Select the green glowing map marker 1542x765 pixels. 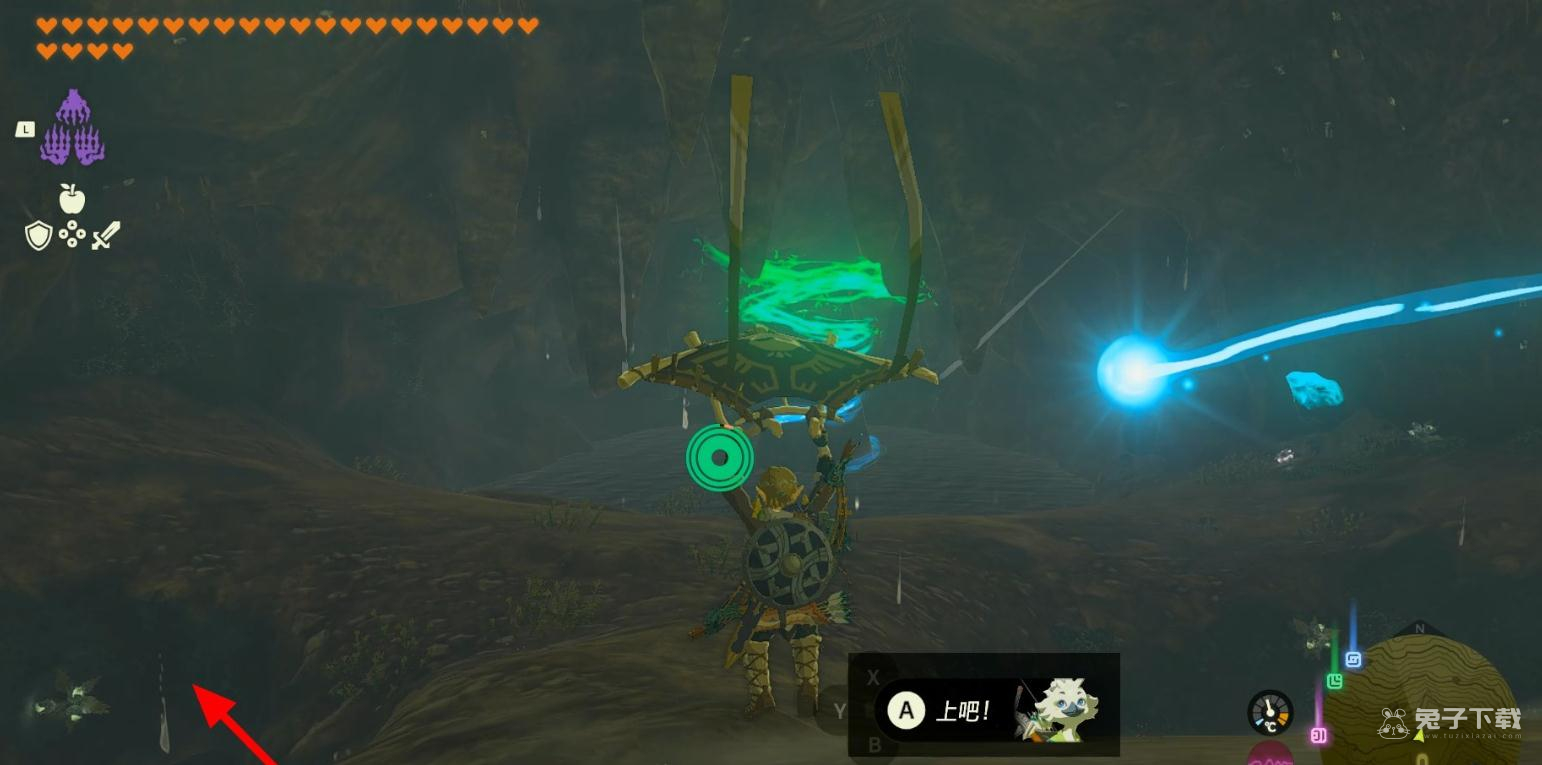point(1334,681)
